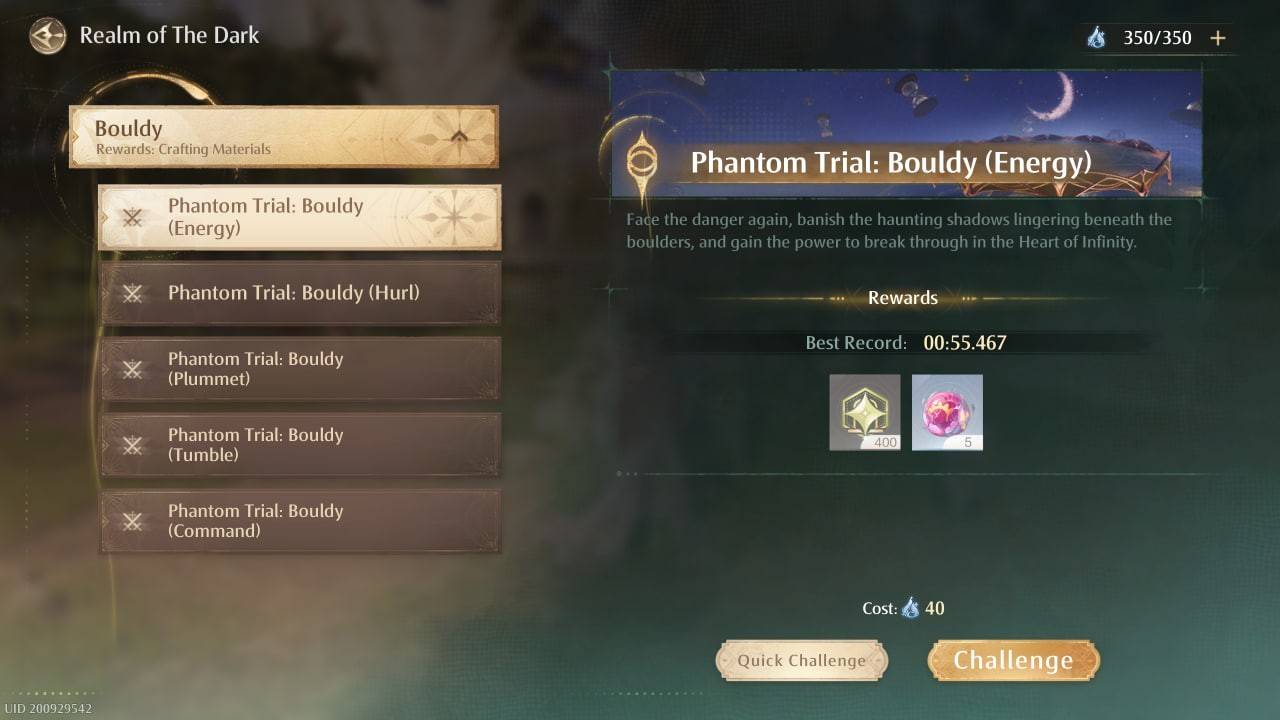
Task: Click the plus to replenish stamina
Action: [1218, 37]
